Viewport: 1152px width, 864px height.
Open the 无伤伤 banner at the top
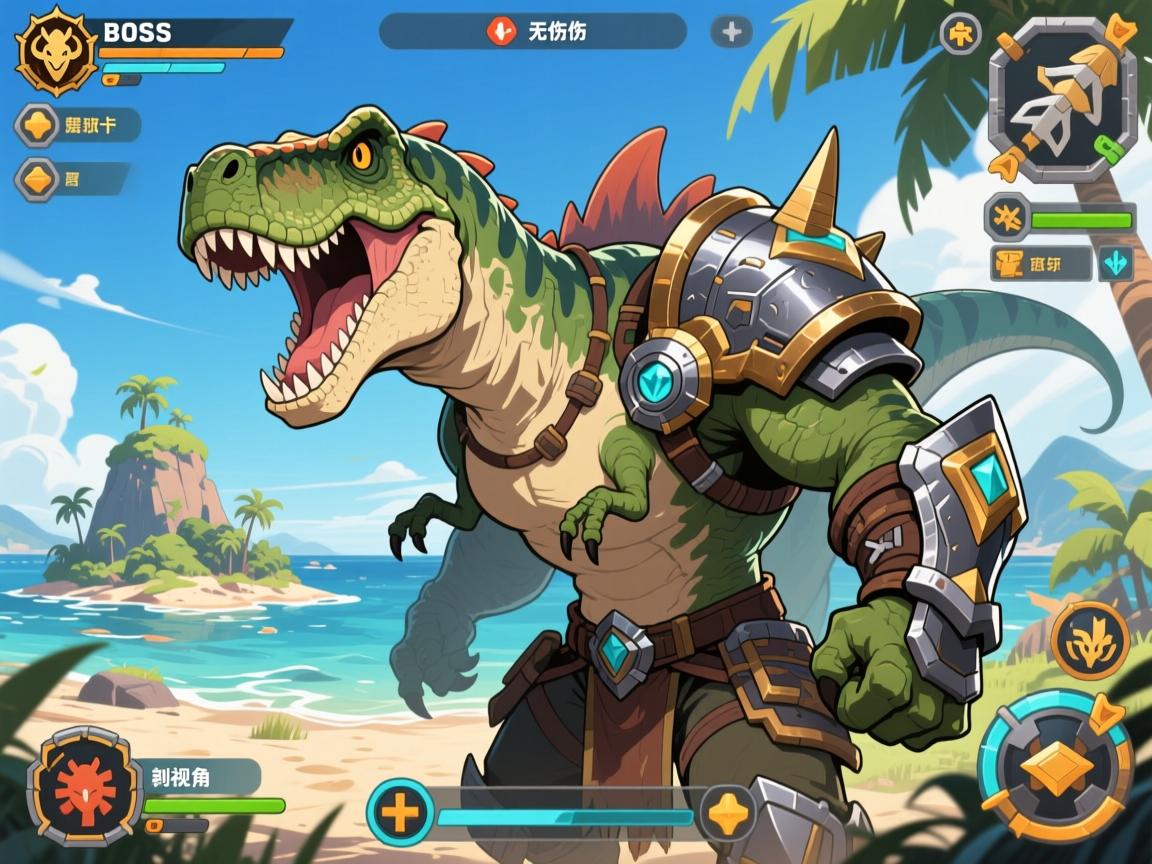[x=532, y=32]
